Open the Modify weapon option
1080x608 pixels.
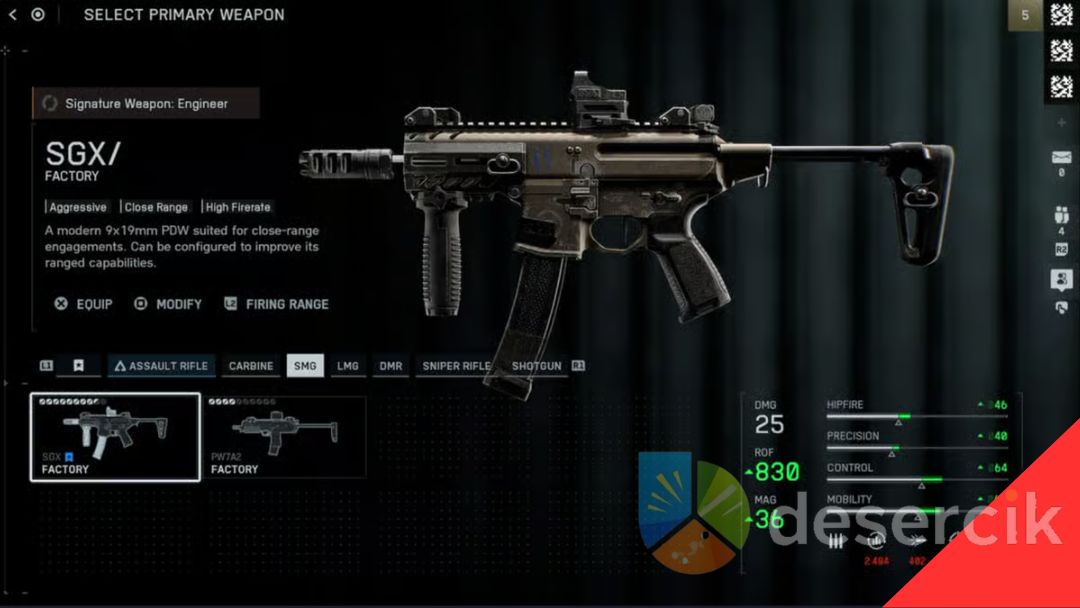(x=169, y=304)
